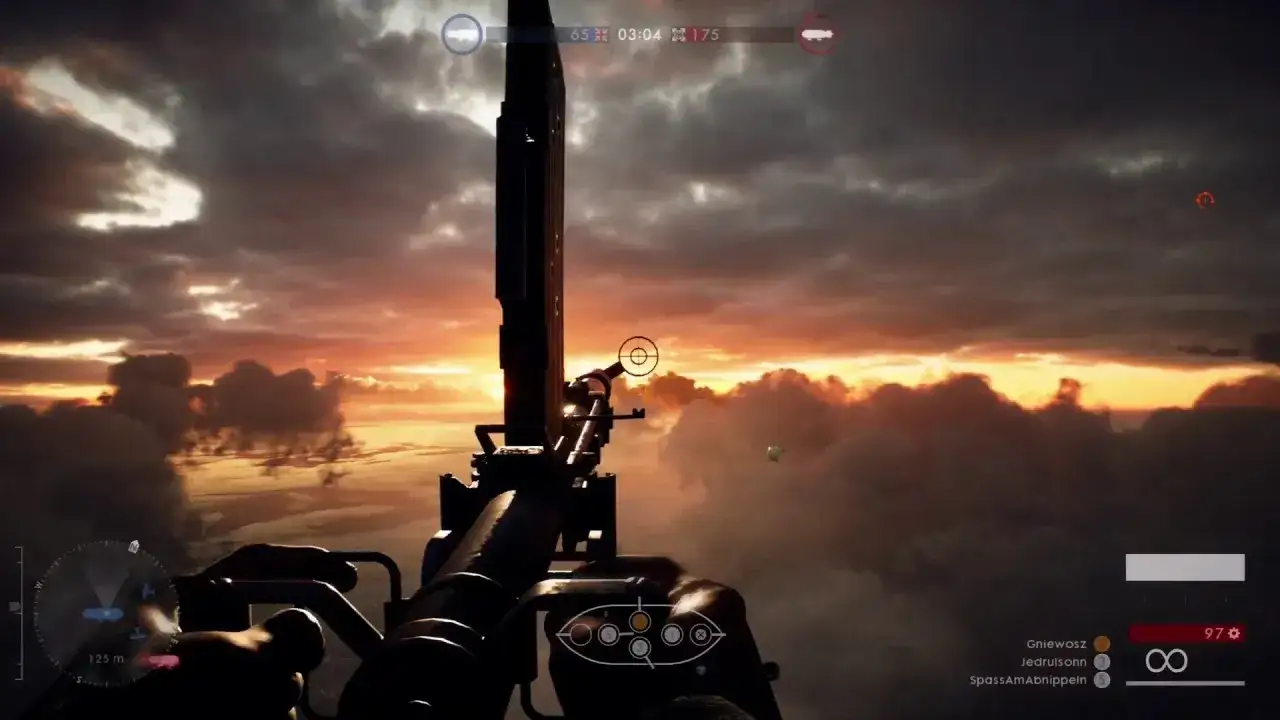Expand the seat selection wheel downward

[x=651, y=666]
